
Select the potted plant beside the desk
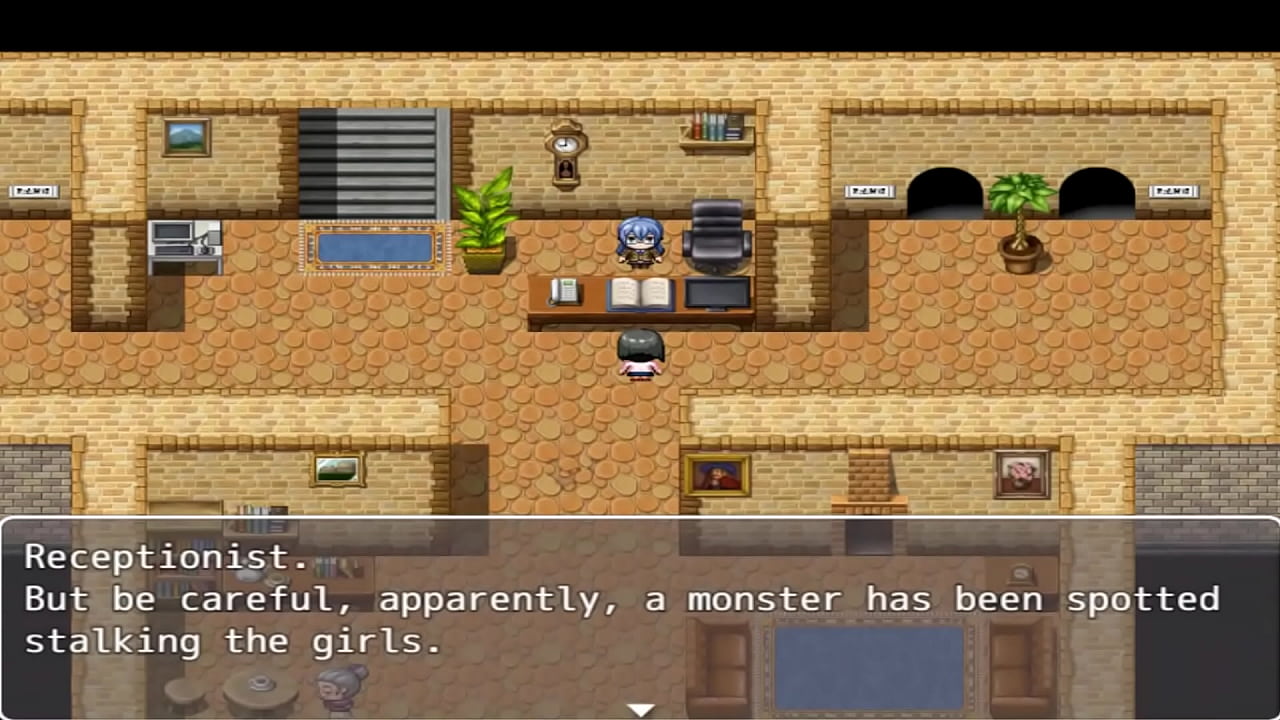486,225
